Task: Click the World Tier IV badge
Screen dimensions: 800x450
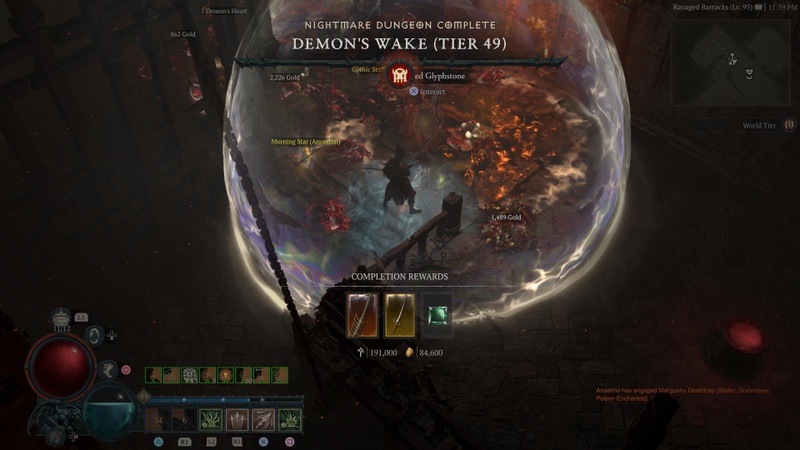Action: [x=790, y=125]
